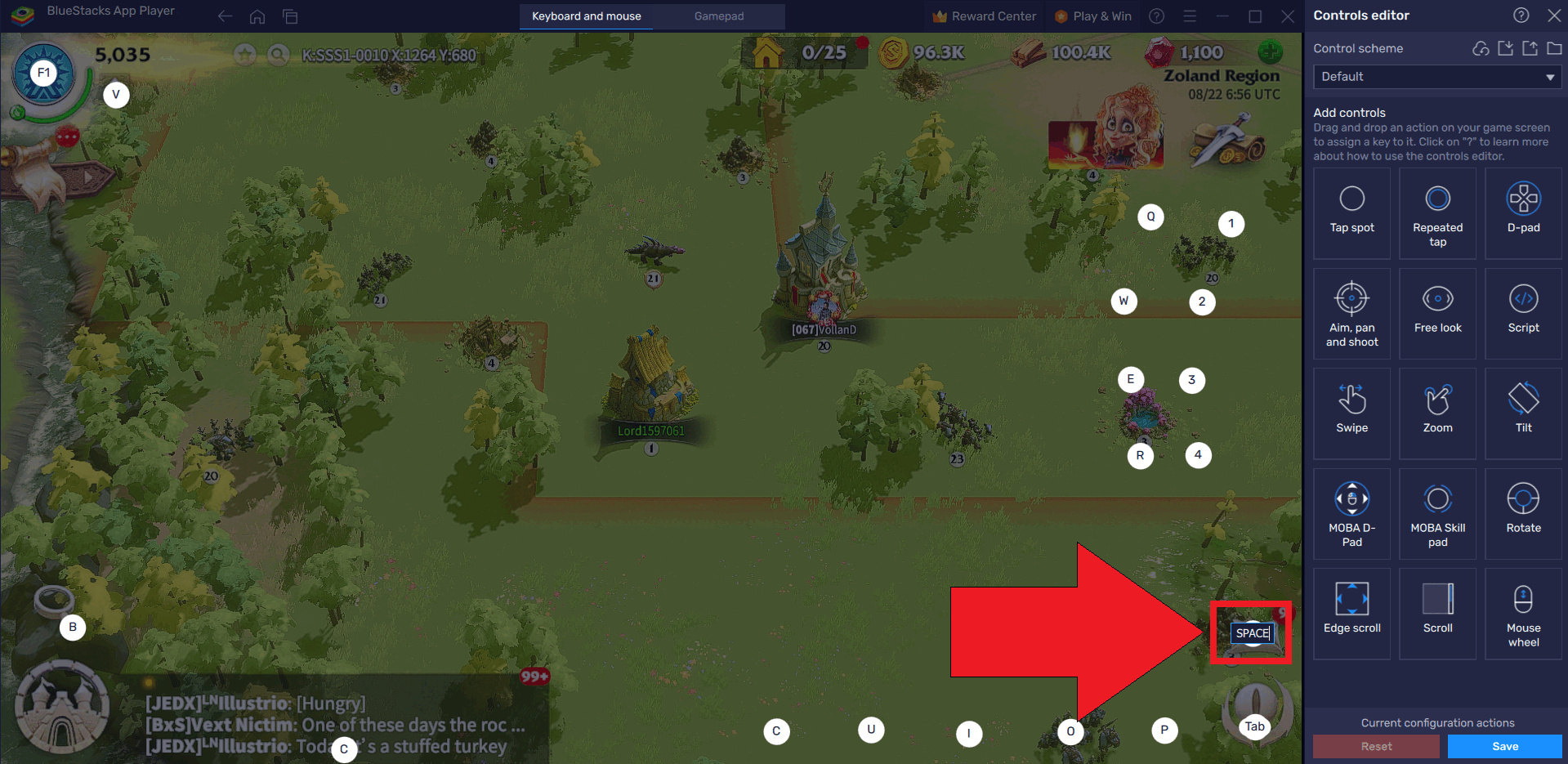
Task: Open the Control scheme Default dropdown
Action: 1436,77
